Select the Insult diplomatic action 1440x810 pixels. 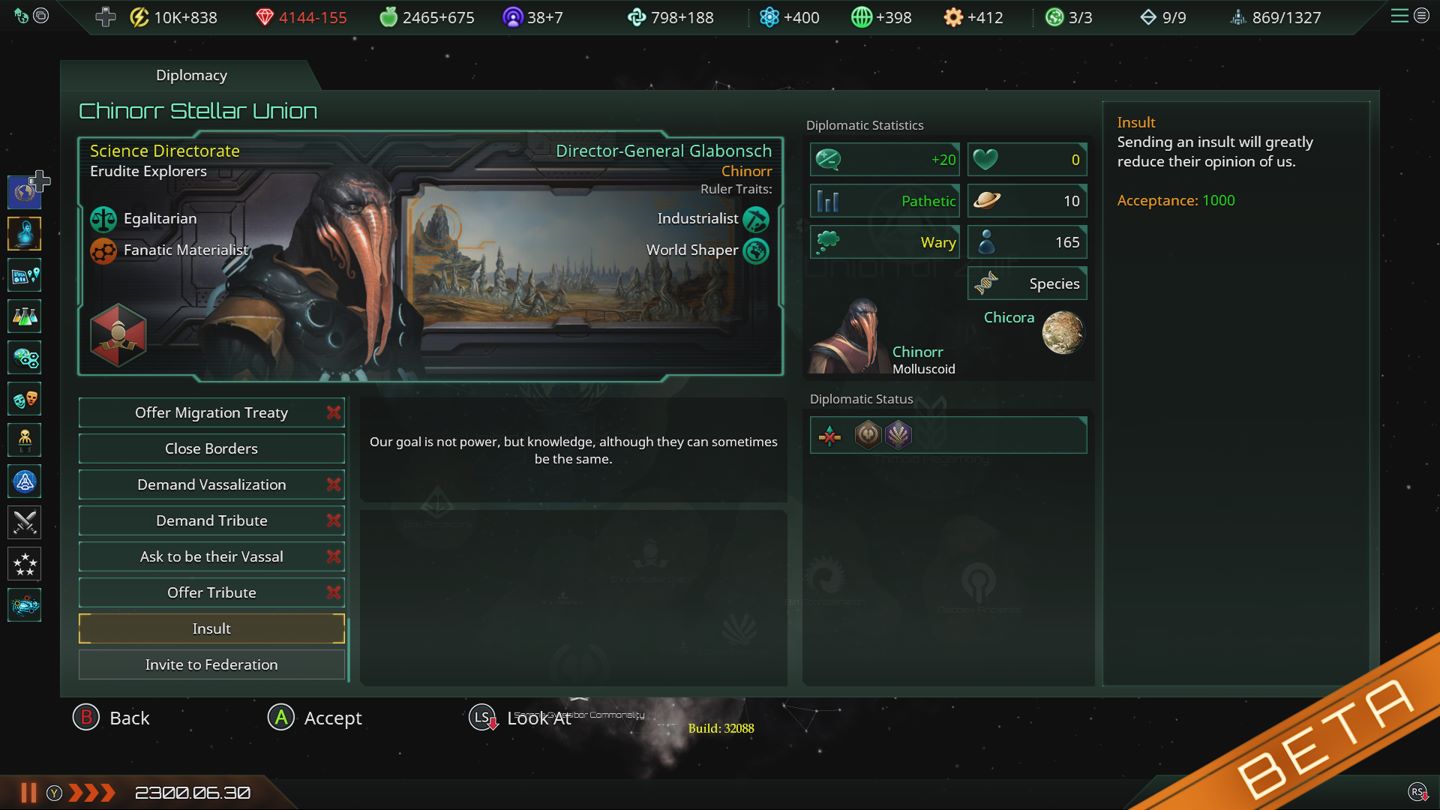click(x=211, y=628)
